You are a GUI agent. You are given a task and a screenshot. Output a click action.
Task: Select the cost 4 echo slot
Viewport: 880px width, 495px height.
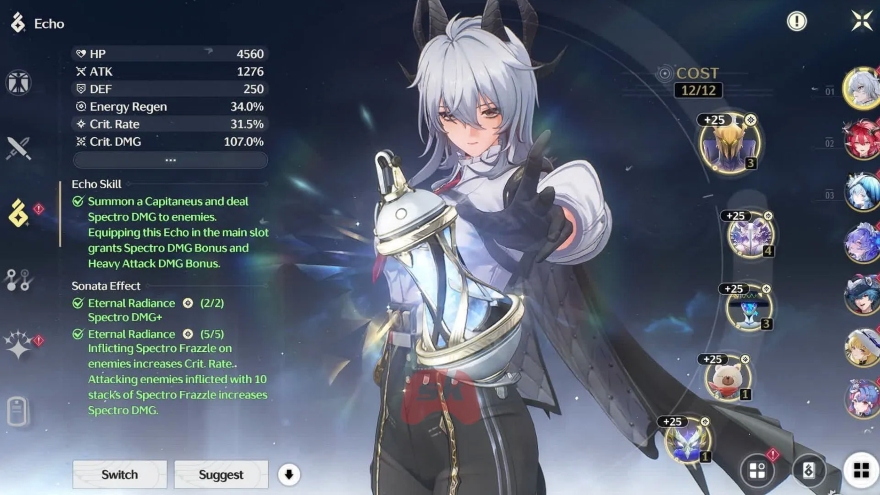(750, 235)
